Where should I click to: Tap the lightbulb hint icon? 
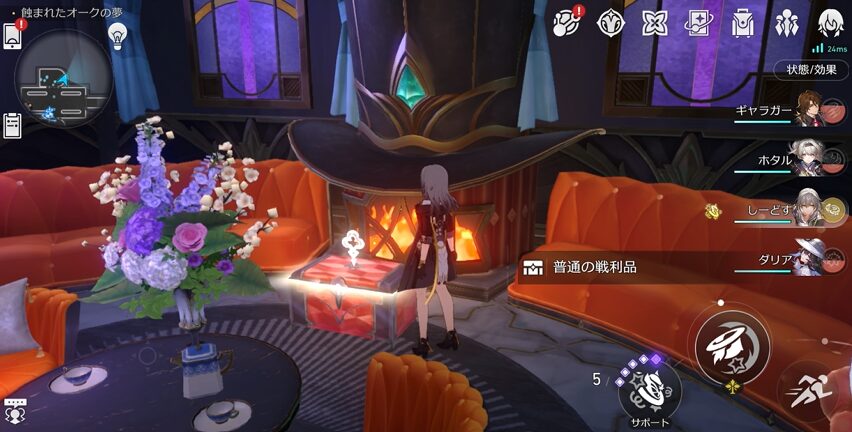[118, 35]
